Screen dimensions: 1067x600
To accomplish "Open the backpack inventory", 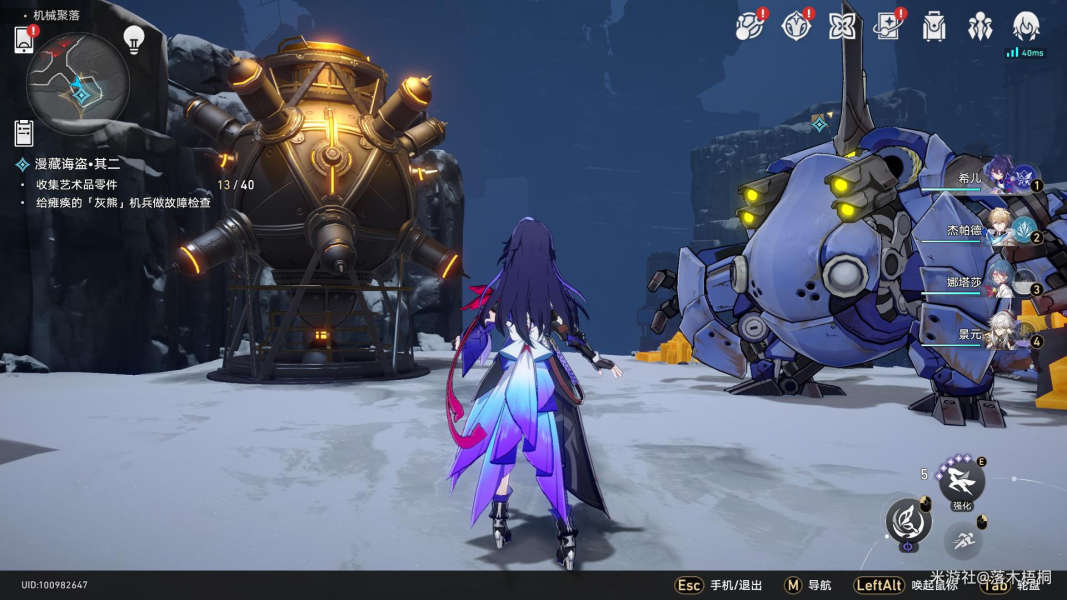I will click(x=934, y=27).
